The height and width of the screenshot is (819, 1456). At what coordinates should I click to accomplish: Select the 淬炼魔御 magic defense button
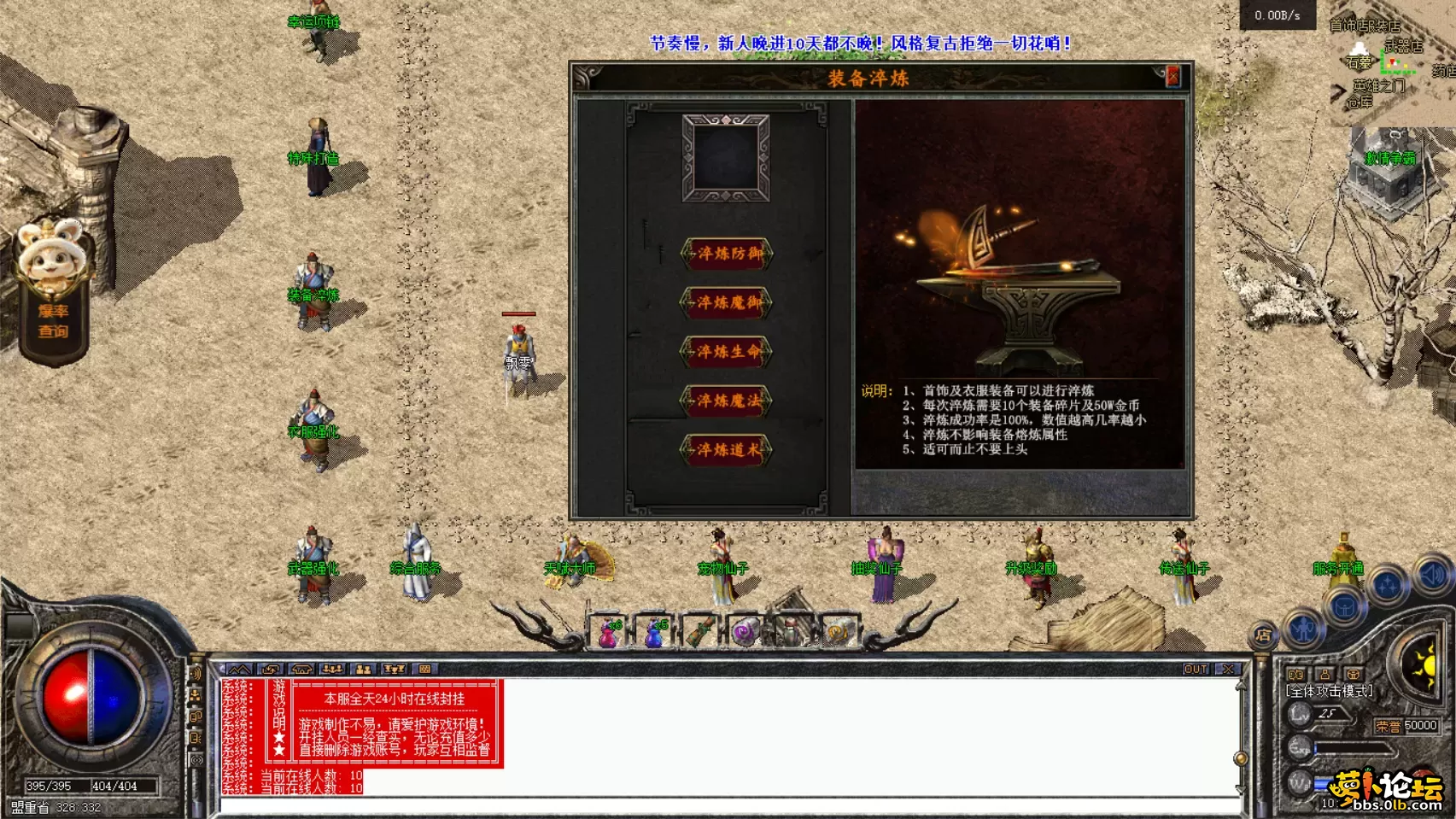pyautogui.click(x=727, y=302)
